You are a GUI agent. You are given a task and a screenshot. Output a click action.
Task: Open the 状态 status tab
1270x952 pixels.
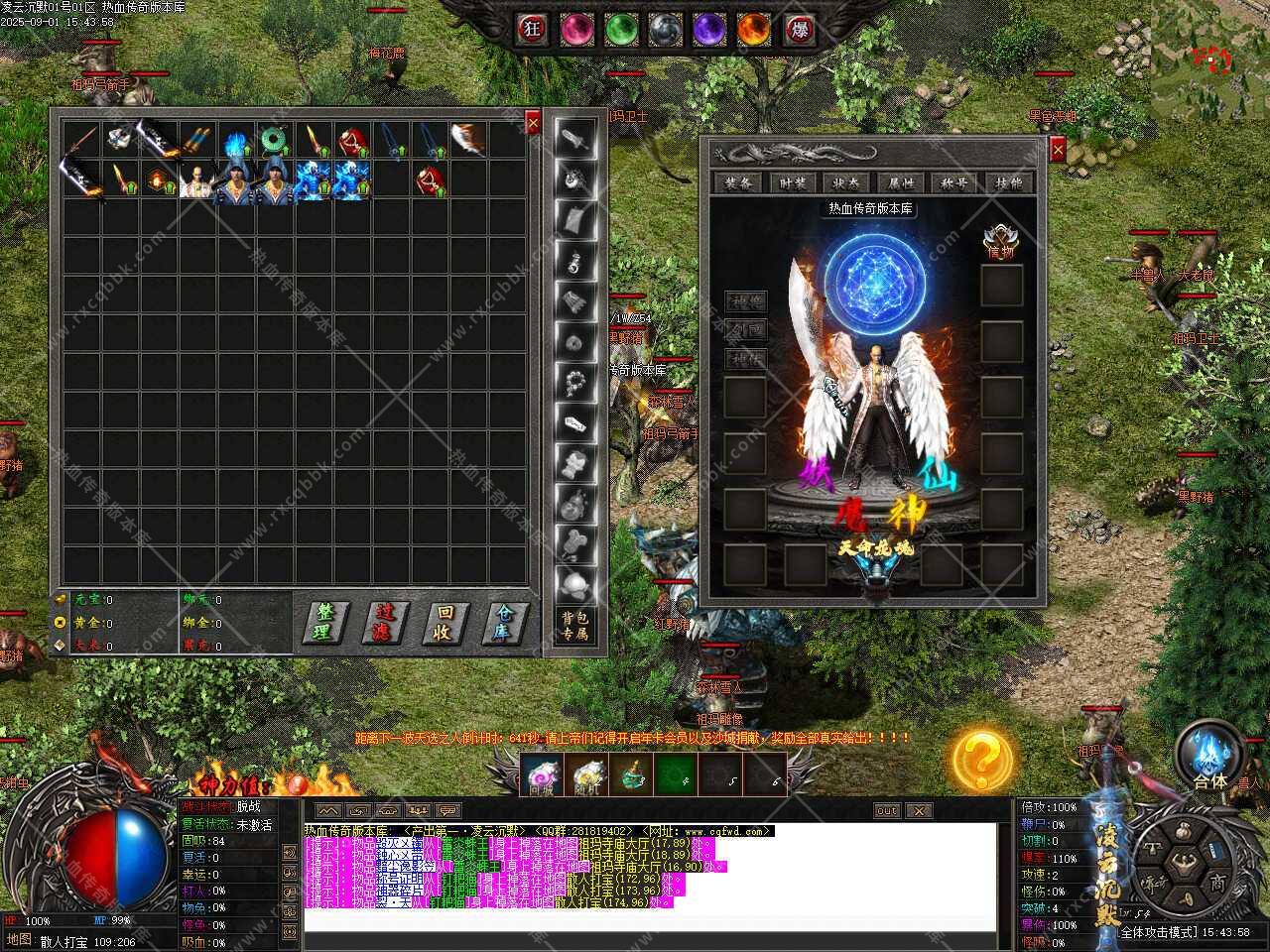(x=846, y=182)
